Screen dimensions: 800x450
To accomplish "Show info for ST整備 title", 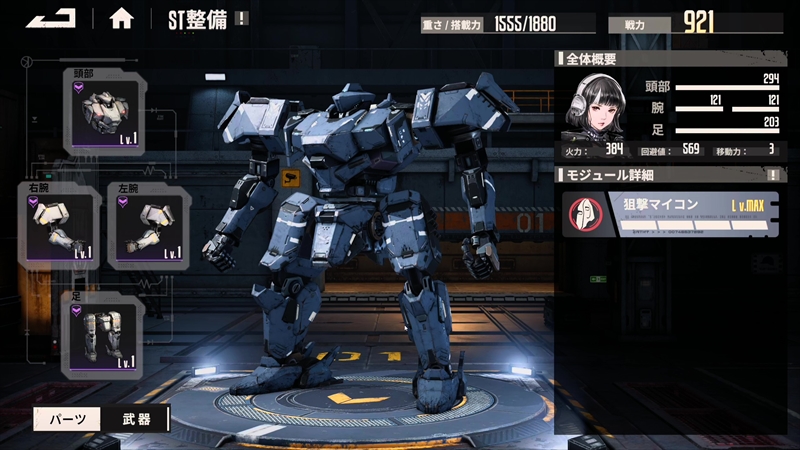I will click(243, 18).
